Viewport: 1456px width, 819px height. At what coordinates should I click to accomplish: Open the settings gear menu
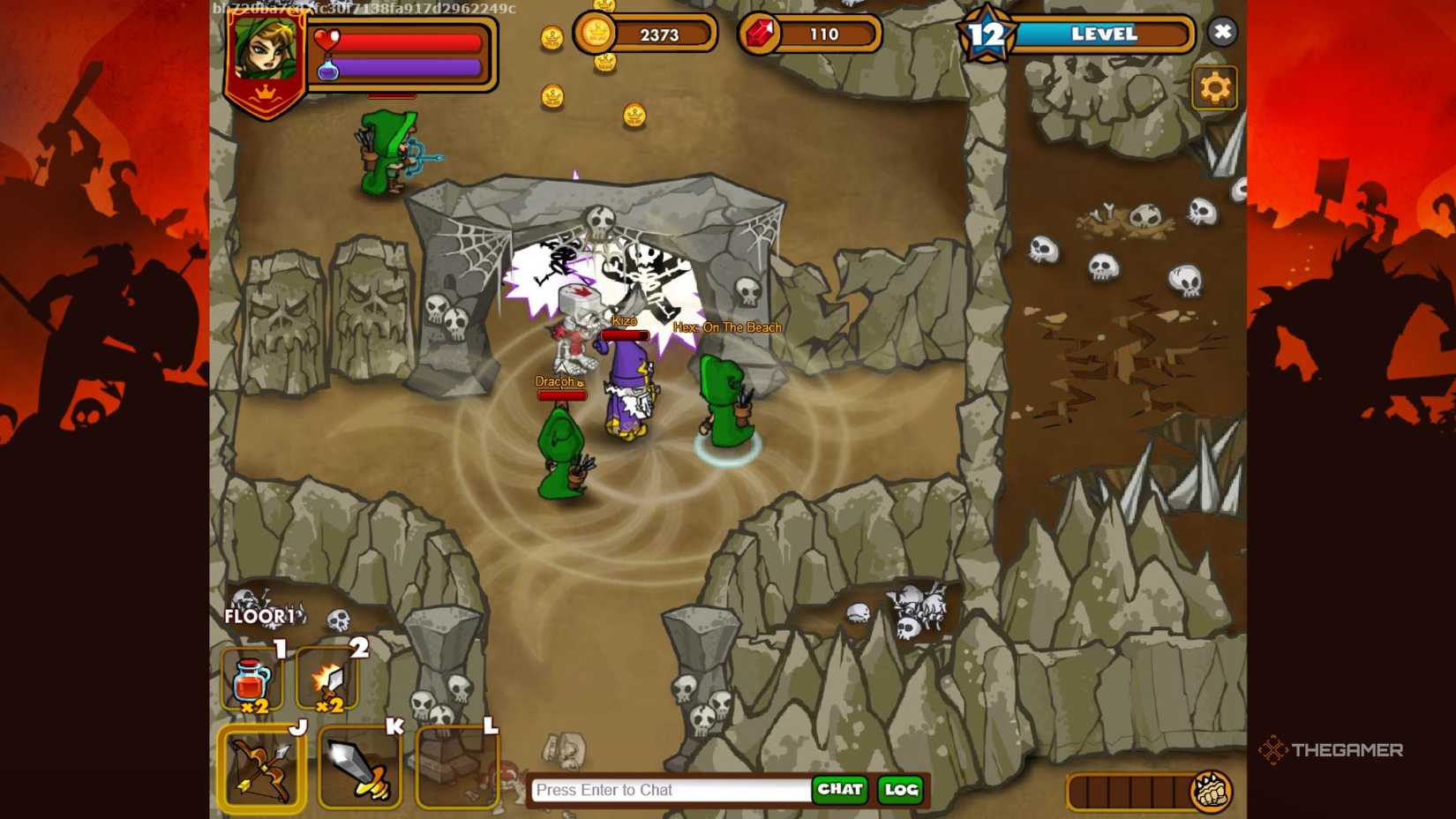click(x=1215, y=87)
